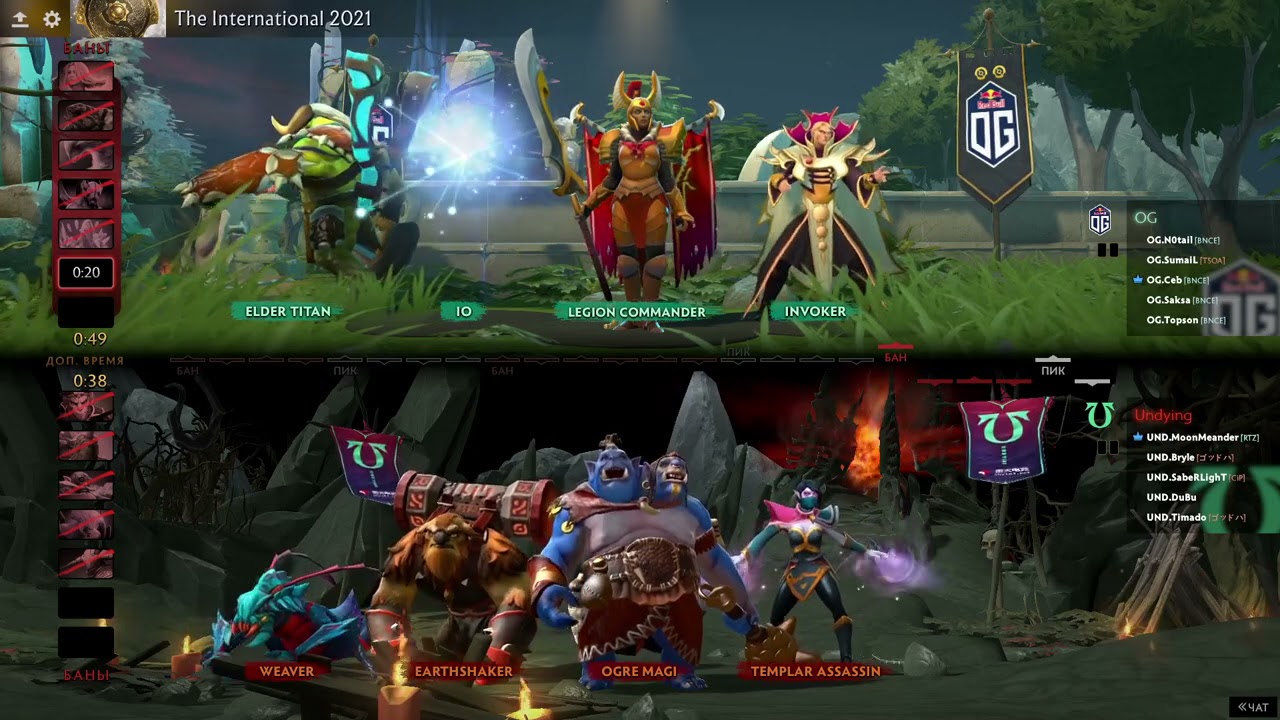Select UND.SabeRLighT in the roster

(x=1186, y=477)
